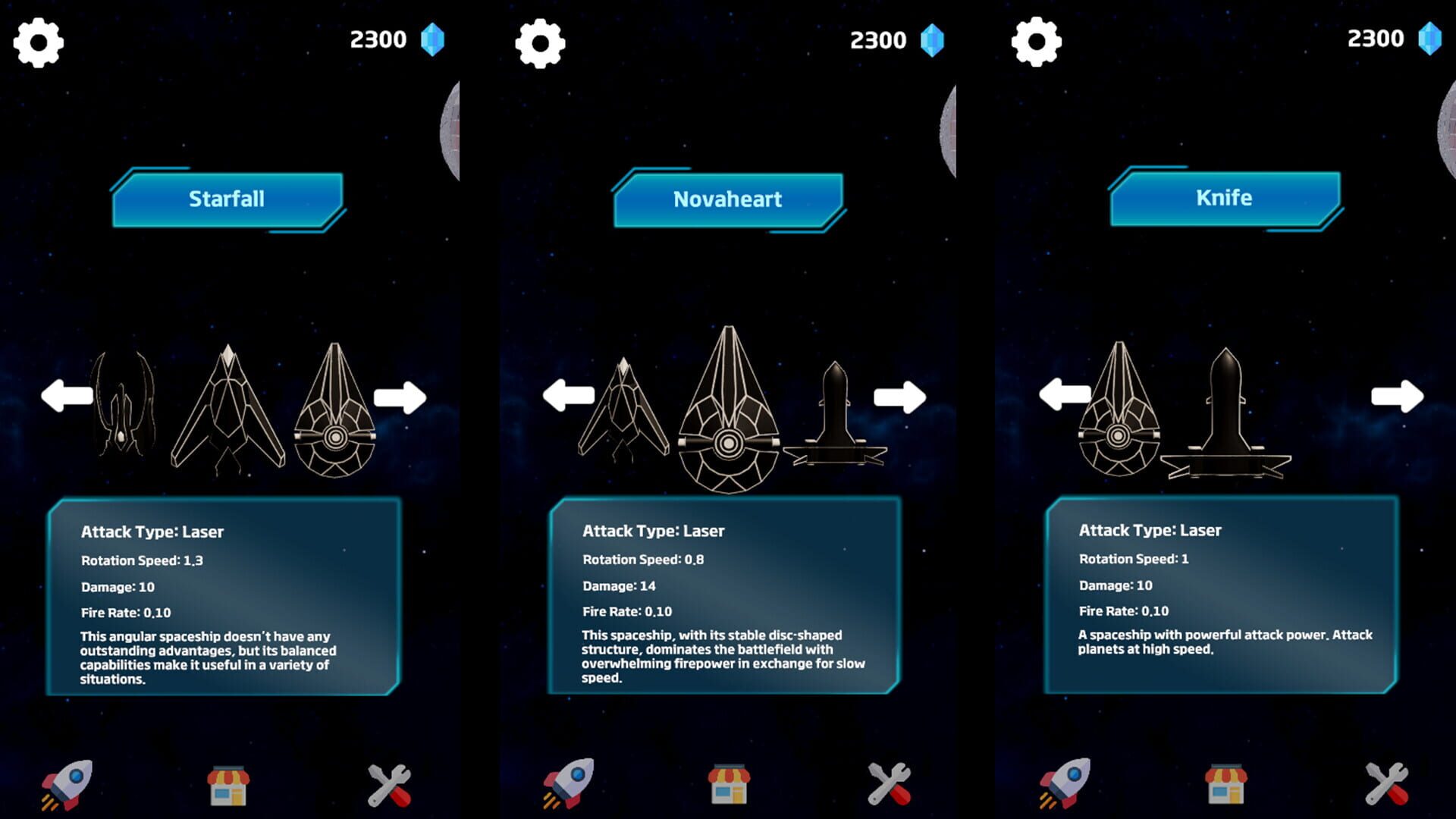Open the wrench tools icon below Starfall
Image resolution: width=1456 pixels, height=819 pixels.
click(390, 784)
